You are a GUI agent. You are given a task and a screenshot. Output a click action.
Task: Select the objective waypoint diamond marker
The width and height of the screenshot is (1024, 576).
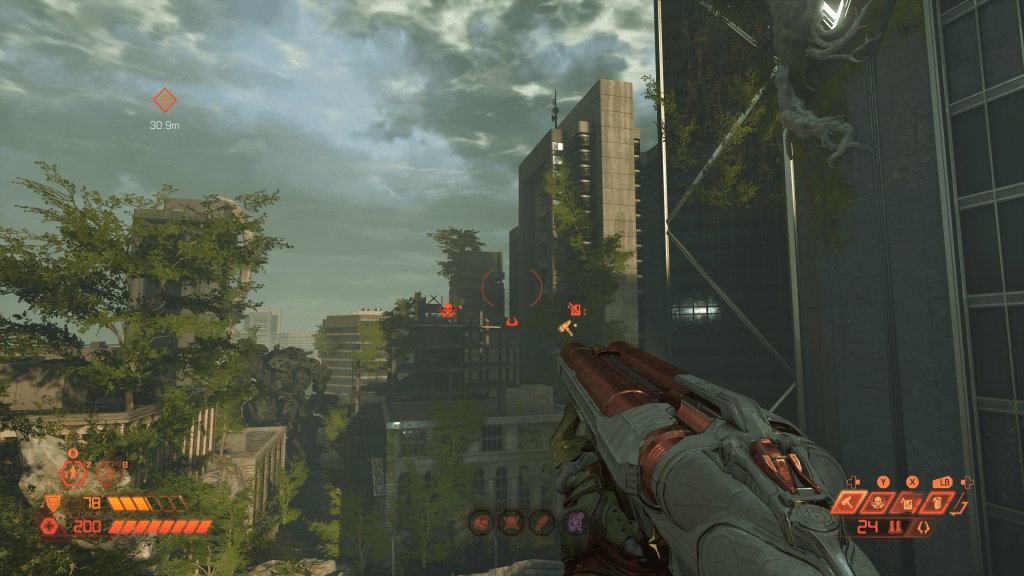coord(164,99)
